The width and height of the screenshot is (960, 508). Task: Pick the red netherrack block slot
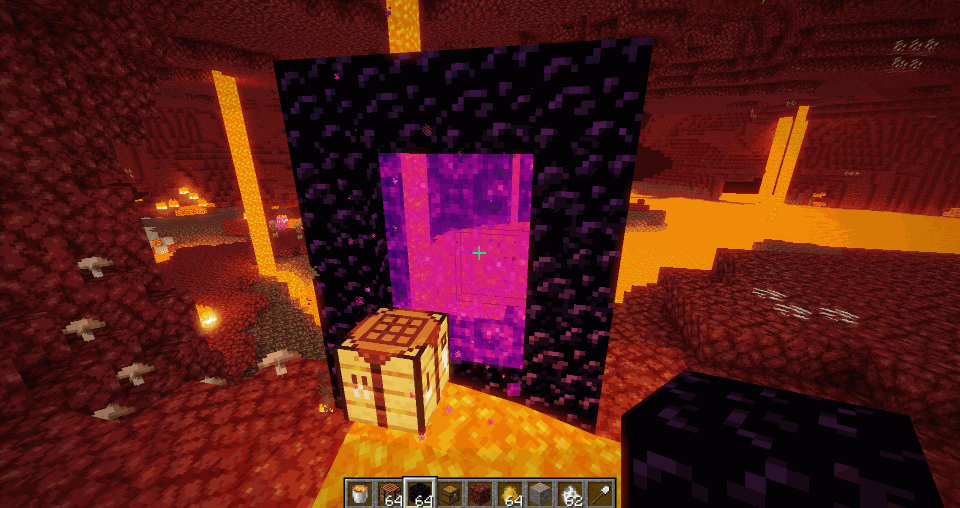[480, 492]
